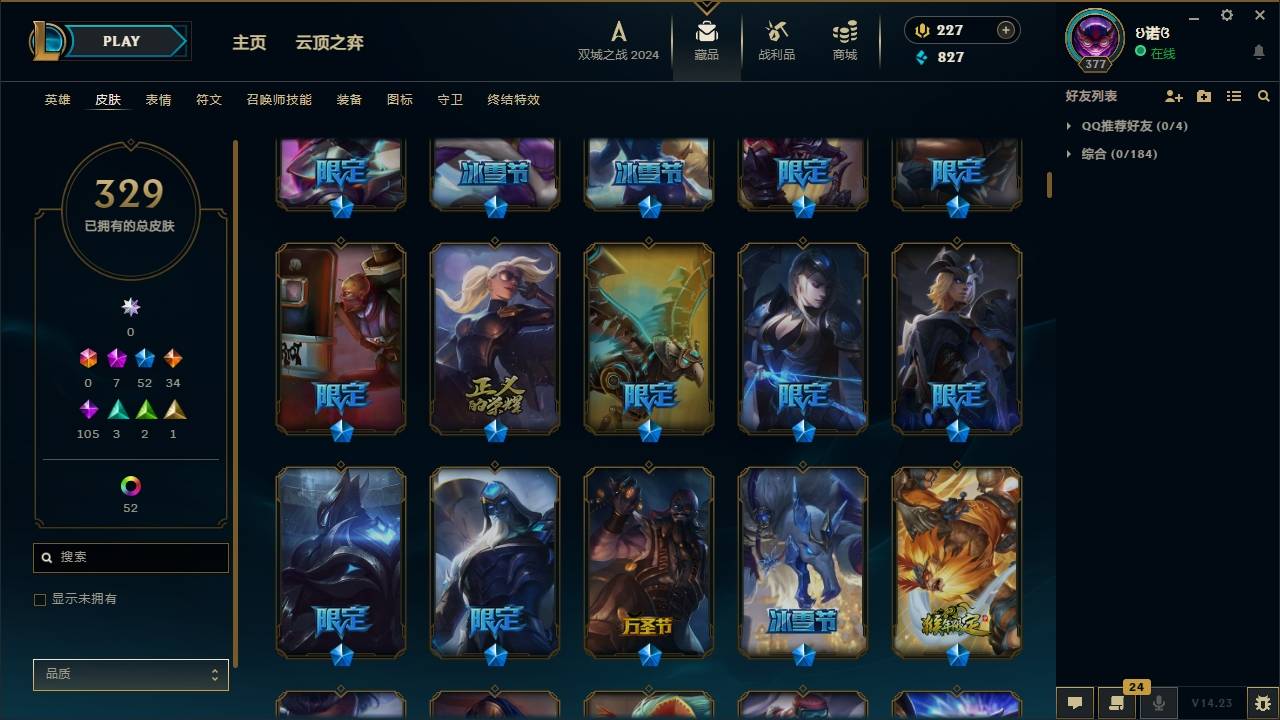
Task: Switch to 云顶之弈 in the top menu
Action: pyautogui.click(x=330, y=42)
